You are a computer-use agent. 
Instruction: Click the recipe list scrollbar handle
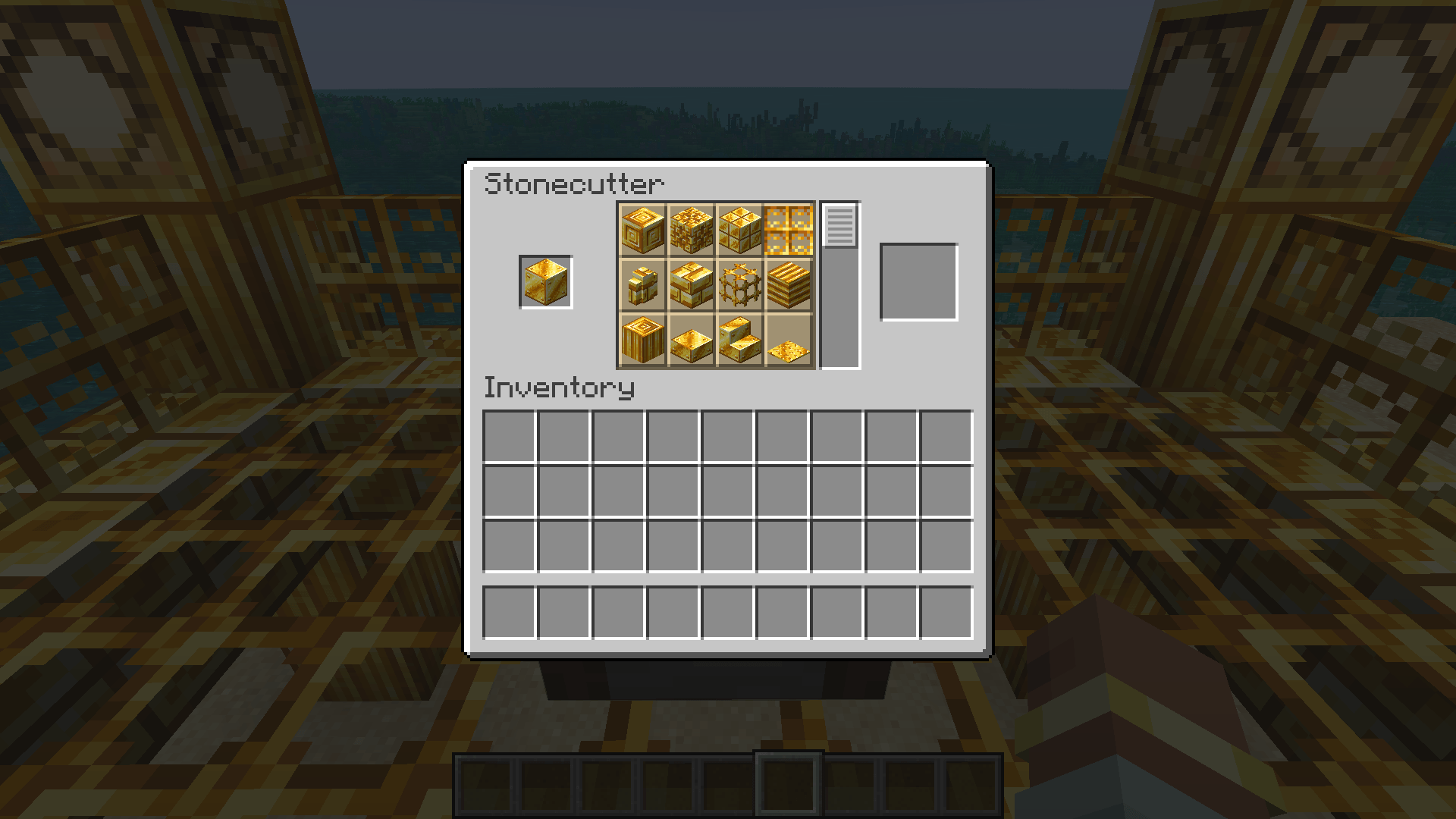pos(839,226)
